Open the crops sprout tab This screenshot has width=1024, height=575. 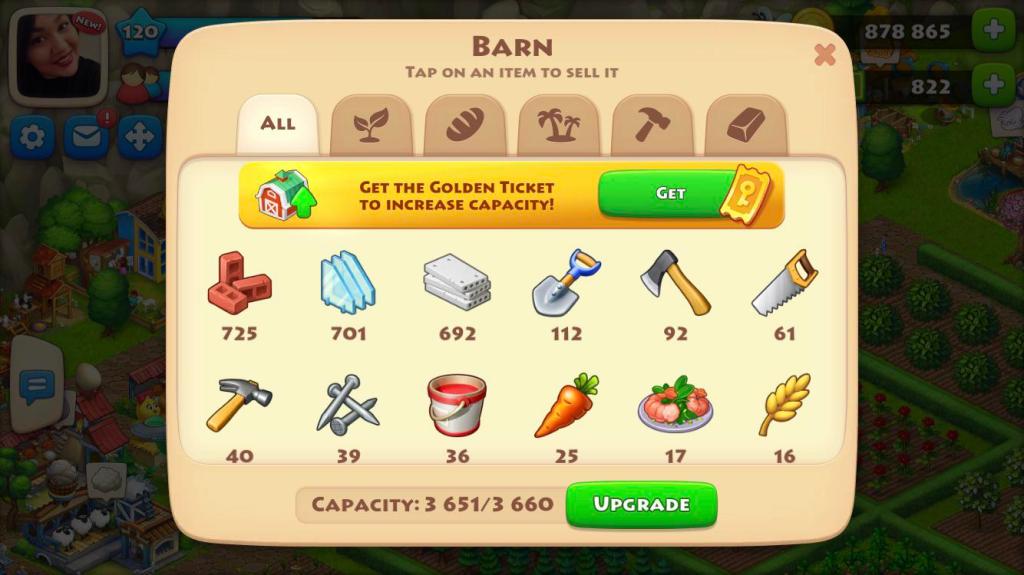pyautogui.click(x=370, y=125)
